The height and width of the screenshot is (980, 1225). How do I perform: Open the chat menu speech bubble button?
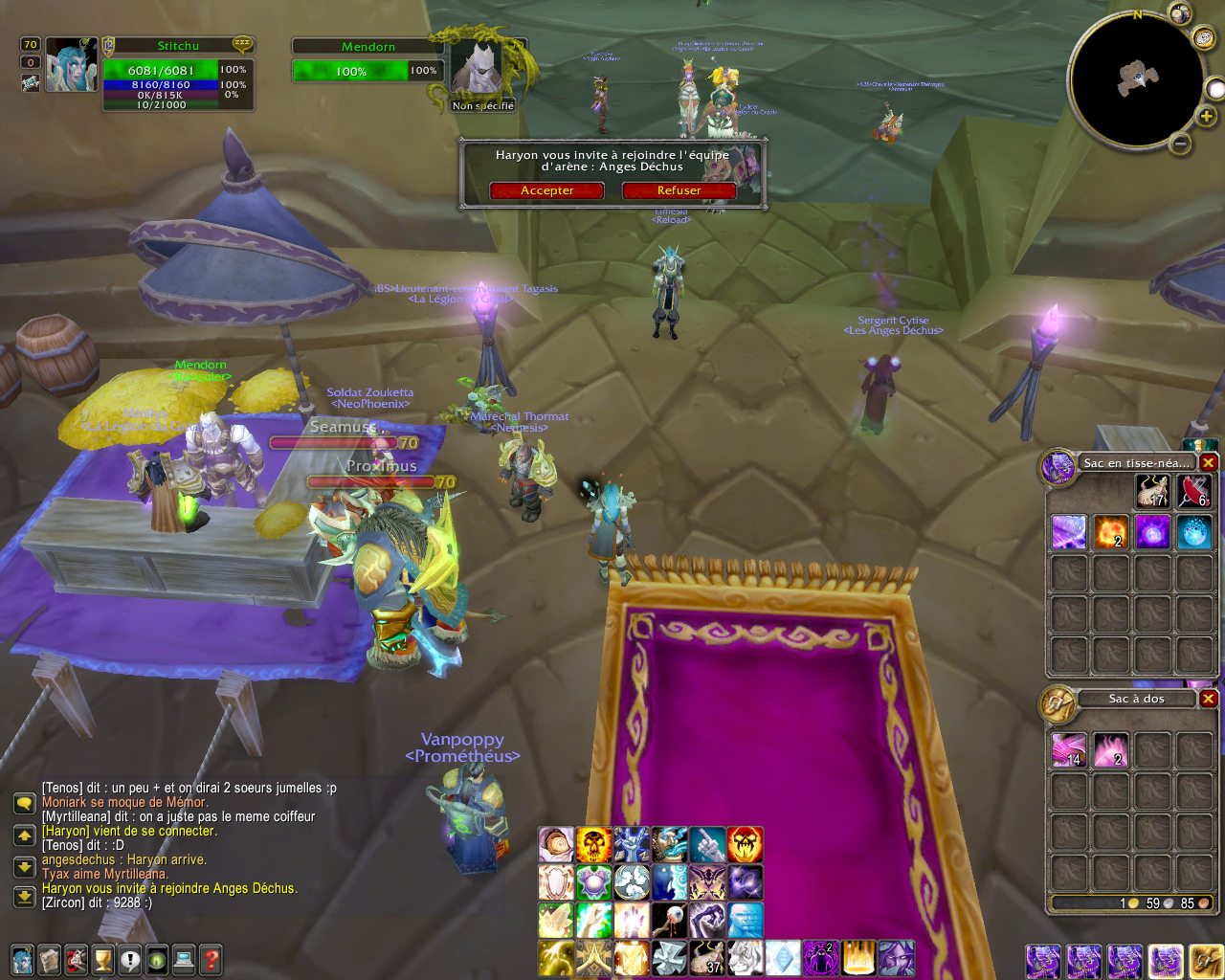click(24, 805)
